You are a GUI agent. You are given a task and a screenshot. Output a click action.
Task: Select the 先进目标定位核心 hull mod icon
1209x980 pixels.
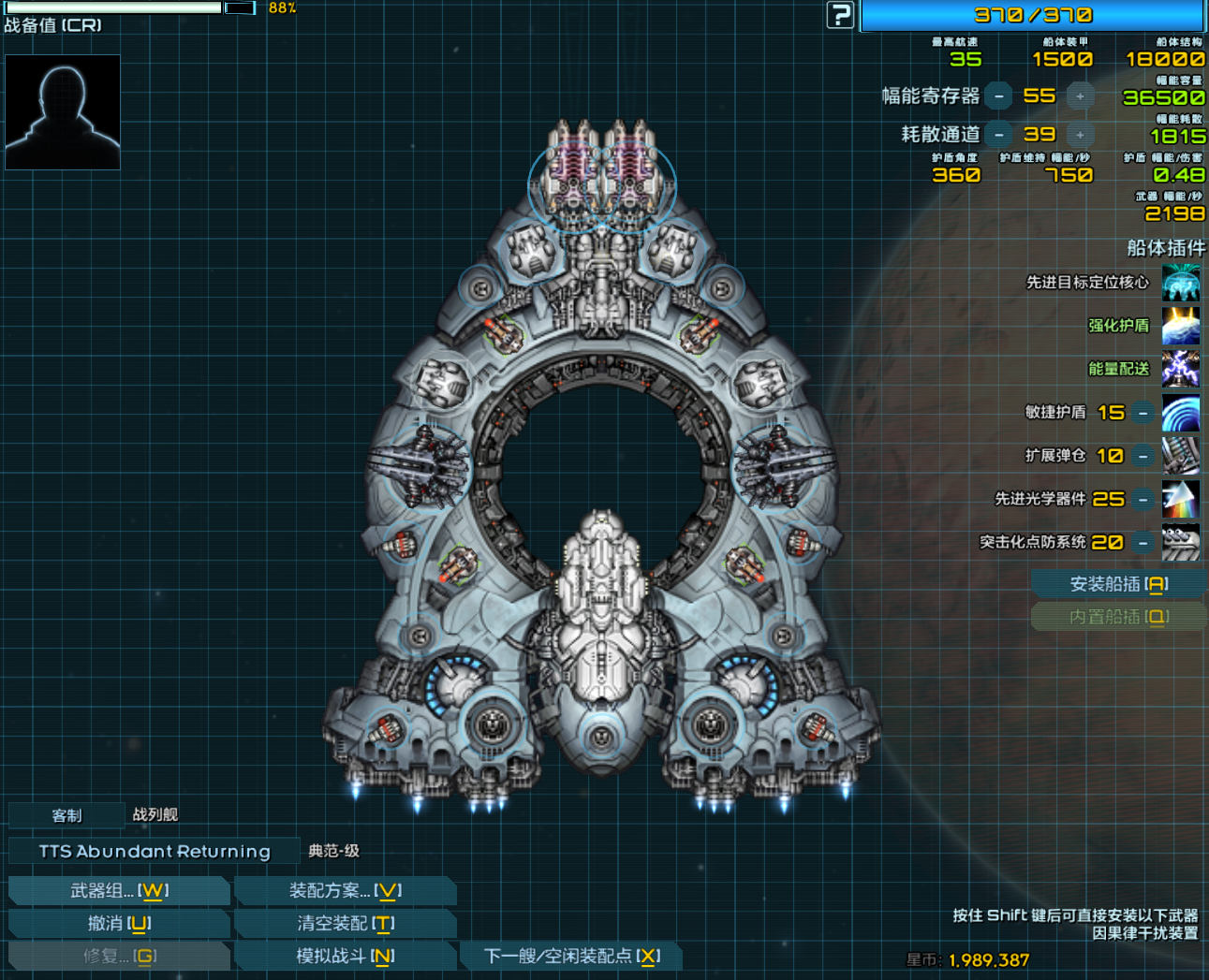[1181, 283]
